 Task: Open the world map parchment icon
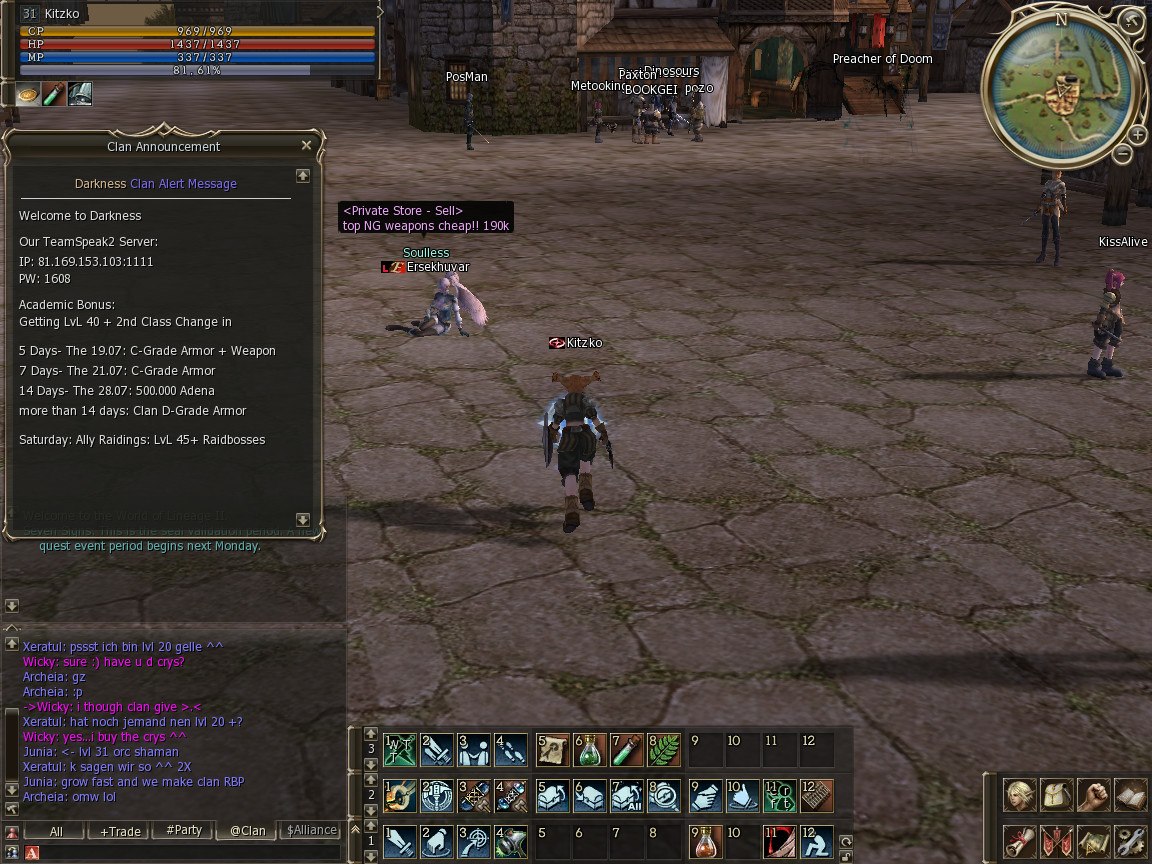tap(1093, 839)
